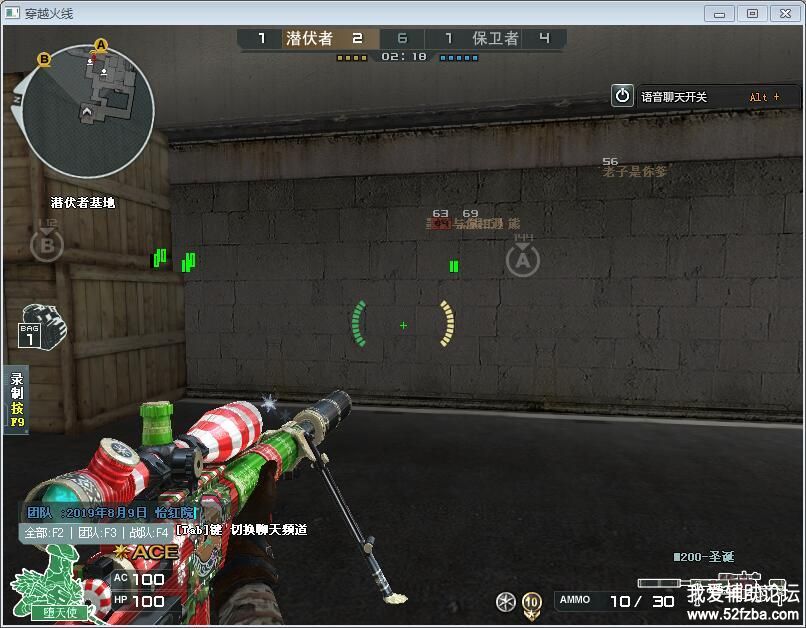Viewport: 806px width, 628px height.
Task: Click the silver round emblem beside the medal
Action: click(x=506, y=601)
